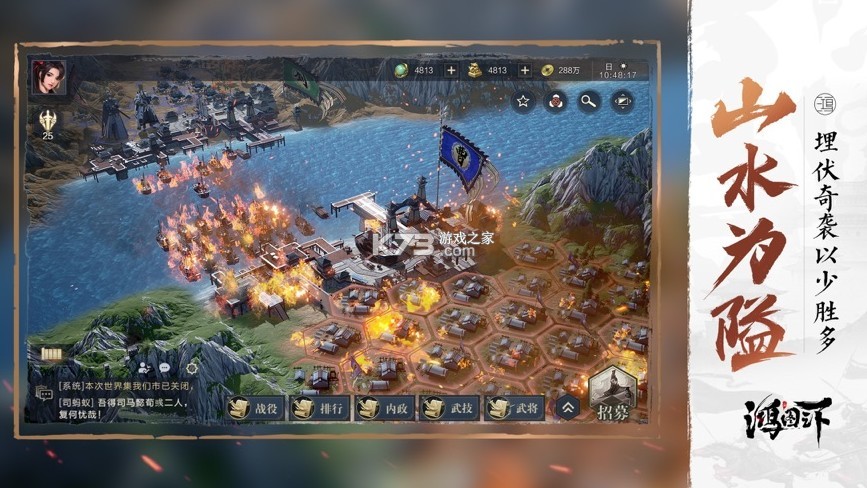Open the star favorites button
The height and width of the screenshot is (488, 867).
522,100
